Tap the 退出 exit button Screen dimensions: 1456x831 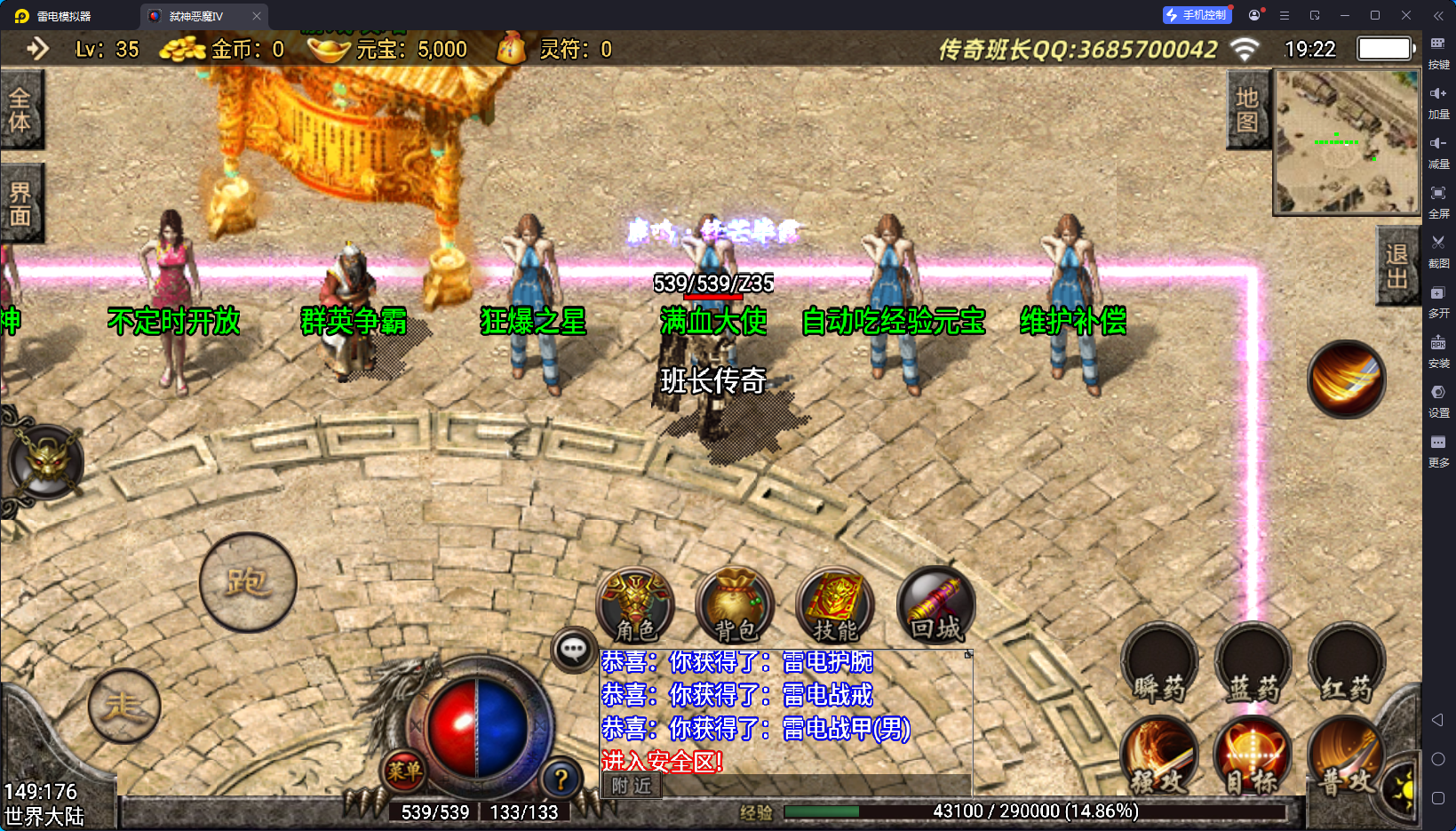coord(1396,266)
